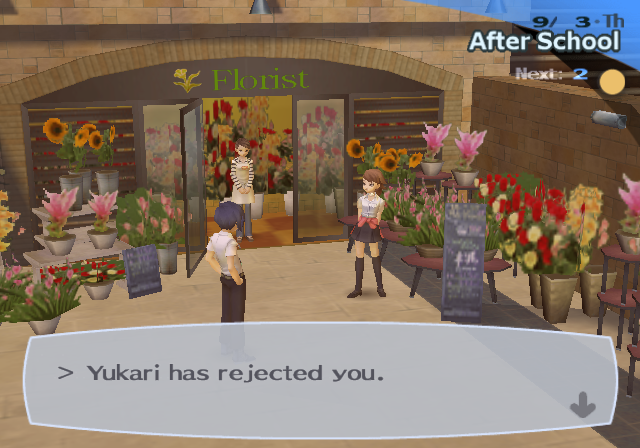The height and width of the screenshot is (448, 640).
Task: Advance dialogue with the down arrow
Action: click(582, 406)
